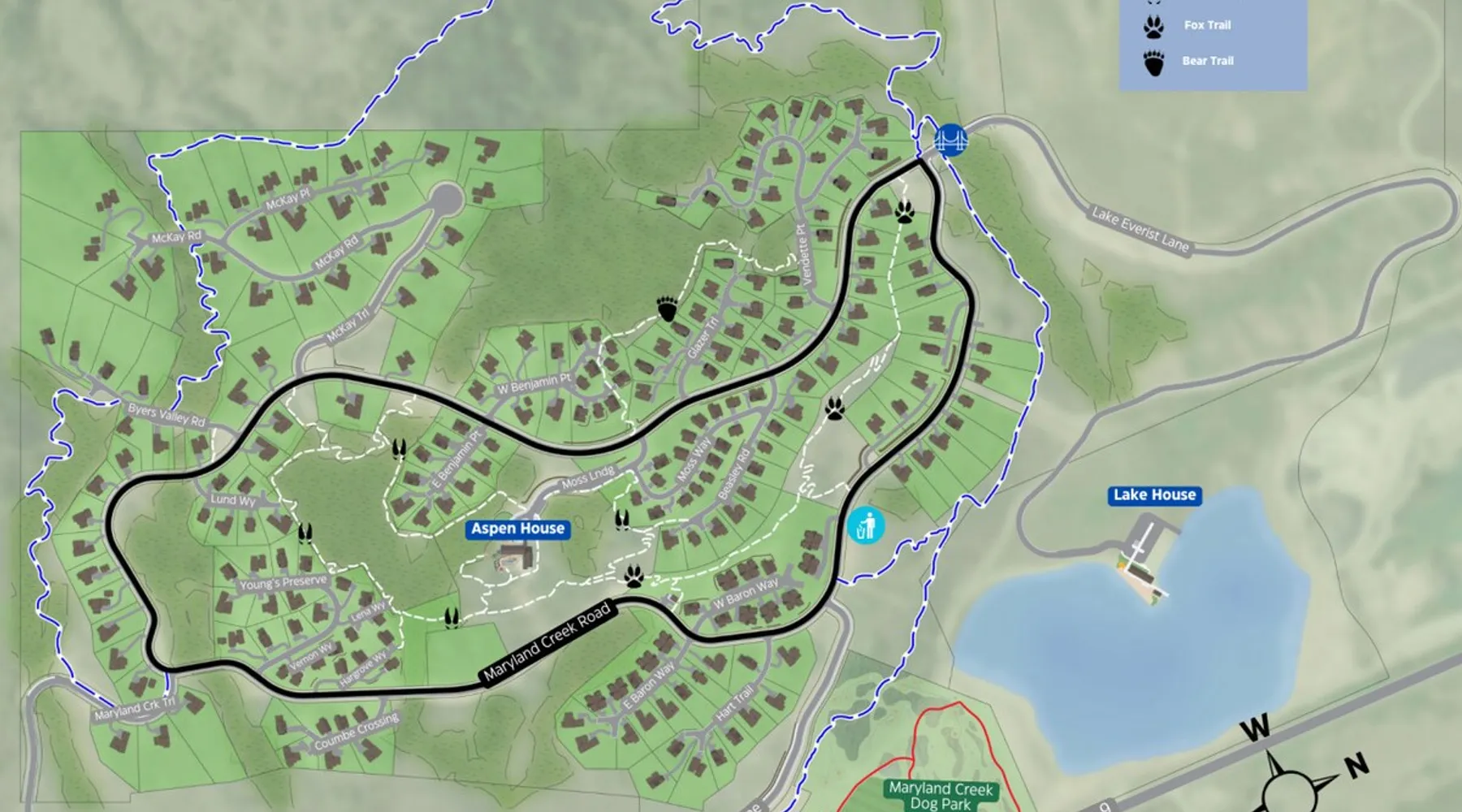This screenshot has width=1462, height=812.
Task: Open the Aspen House map marker
Action: point(517,529)
